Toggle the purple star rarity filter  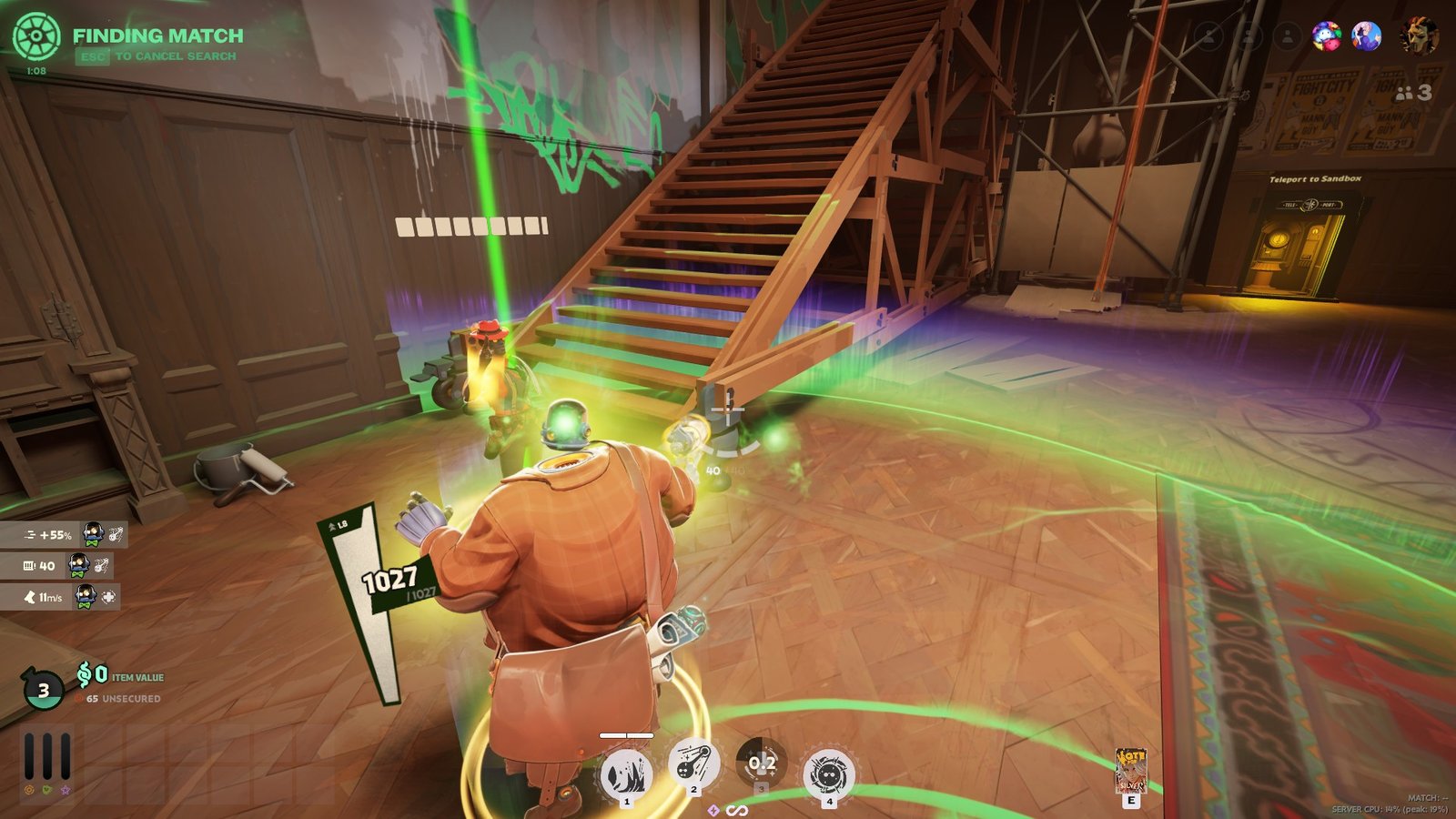coord(66,790)
